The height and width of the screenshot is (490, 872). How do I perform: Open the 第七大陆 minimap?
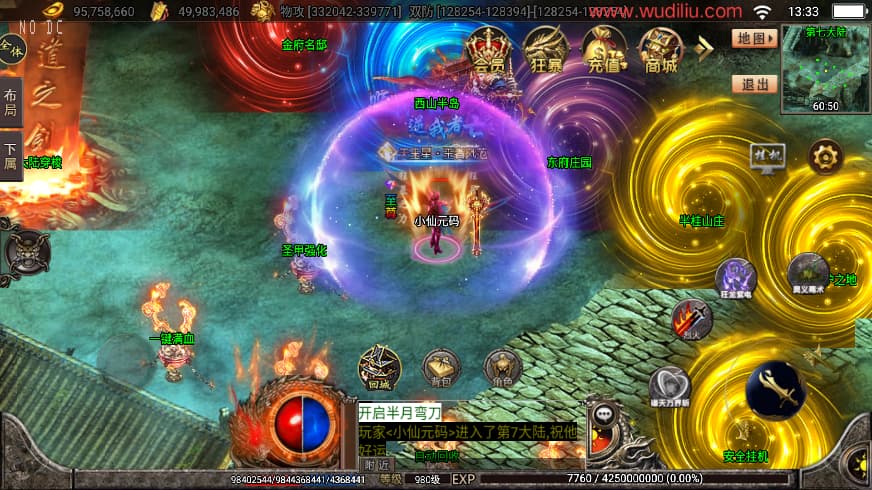825,68
